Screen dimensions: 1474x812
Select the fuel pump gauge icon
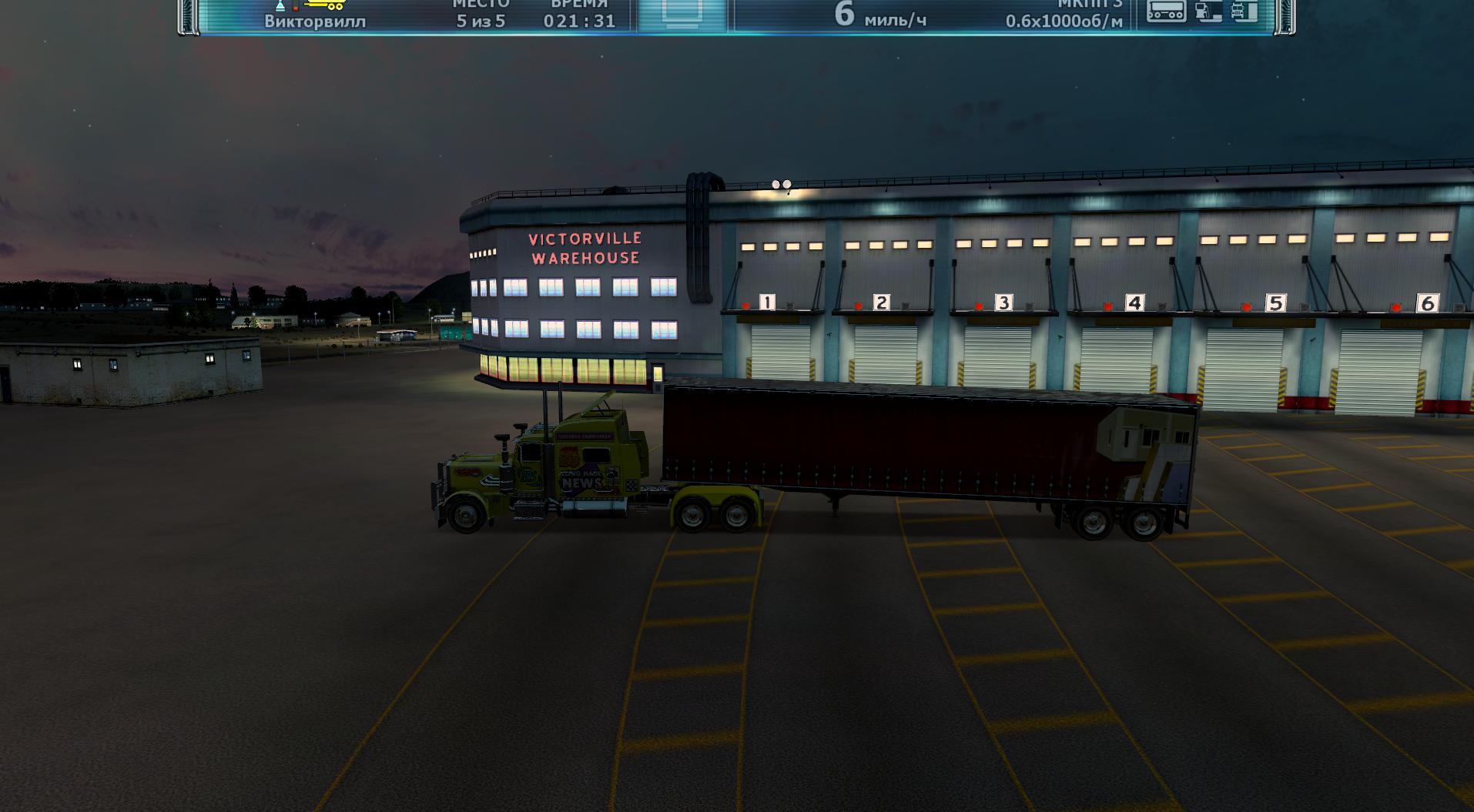point(1208,11)
